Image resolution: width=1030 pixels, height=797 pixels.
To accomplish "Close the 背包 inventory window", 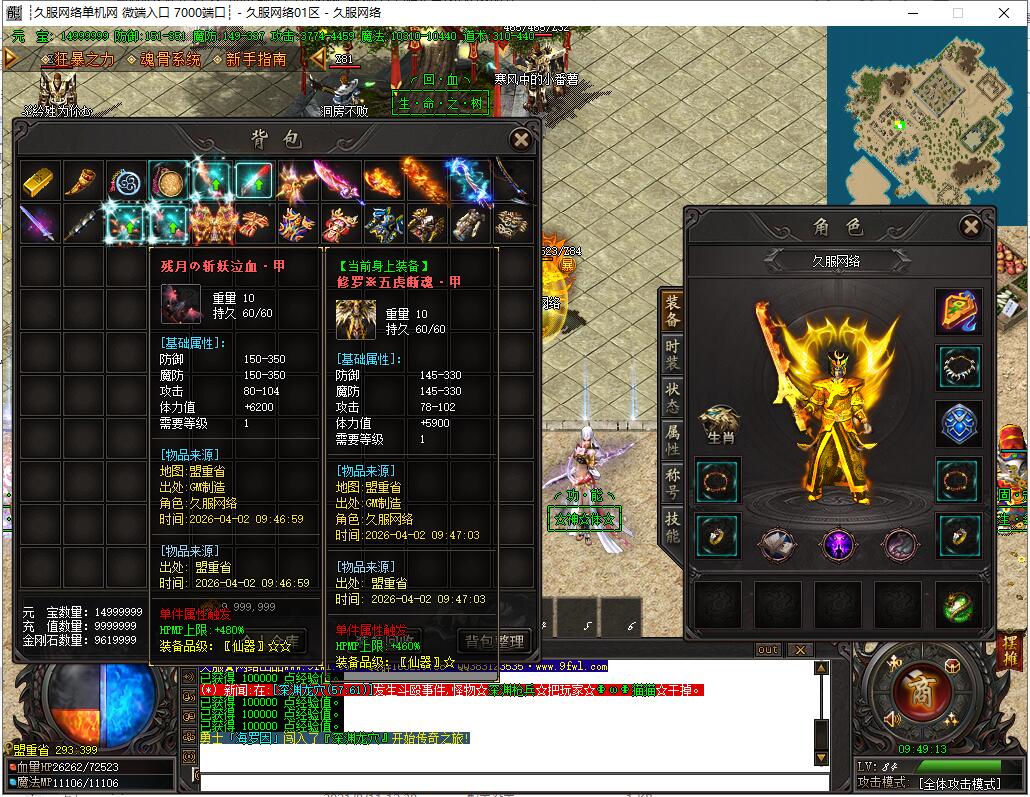I will click(x=520, y=139).
